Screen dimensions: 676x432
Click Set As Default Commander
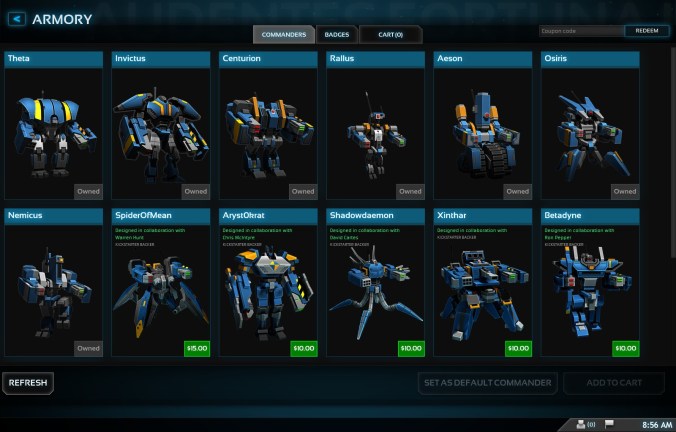[x=487, y=383]
